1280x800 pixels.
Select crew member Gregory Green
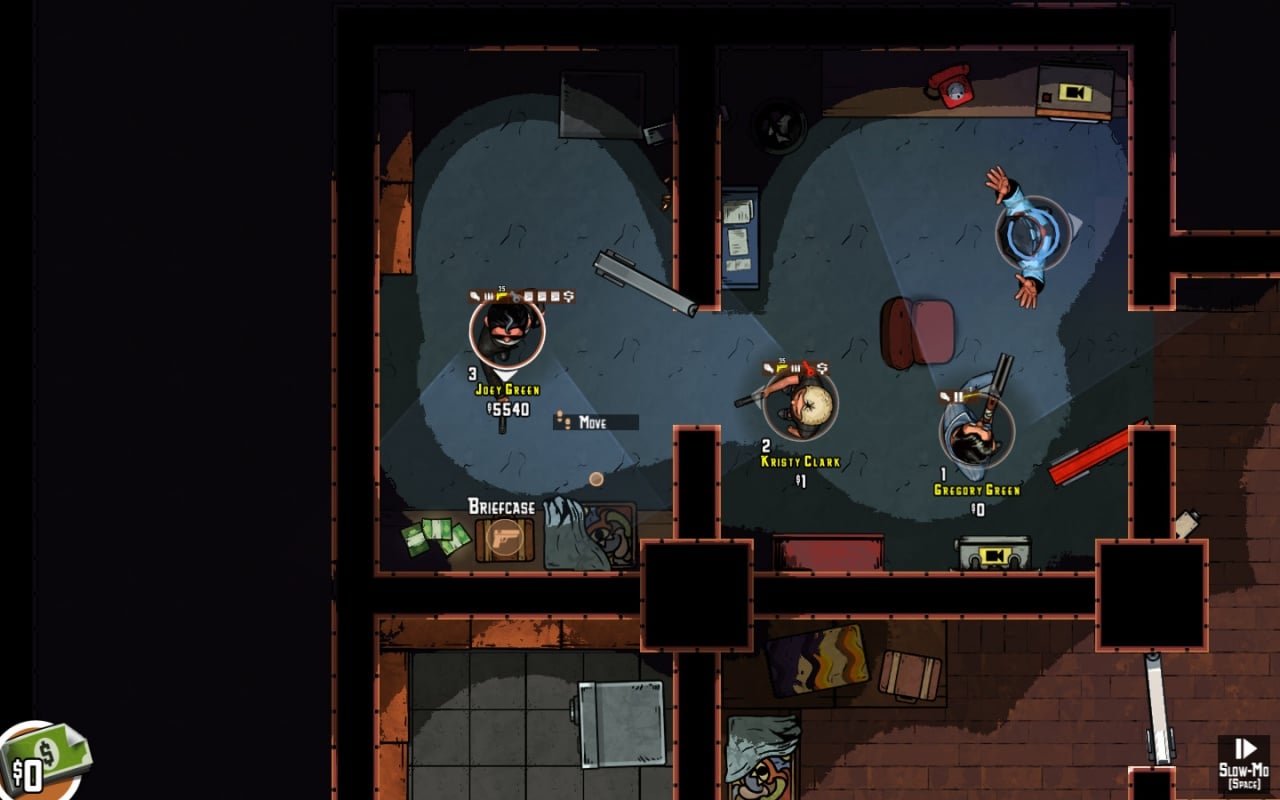[x=976, y=432]
